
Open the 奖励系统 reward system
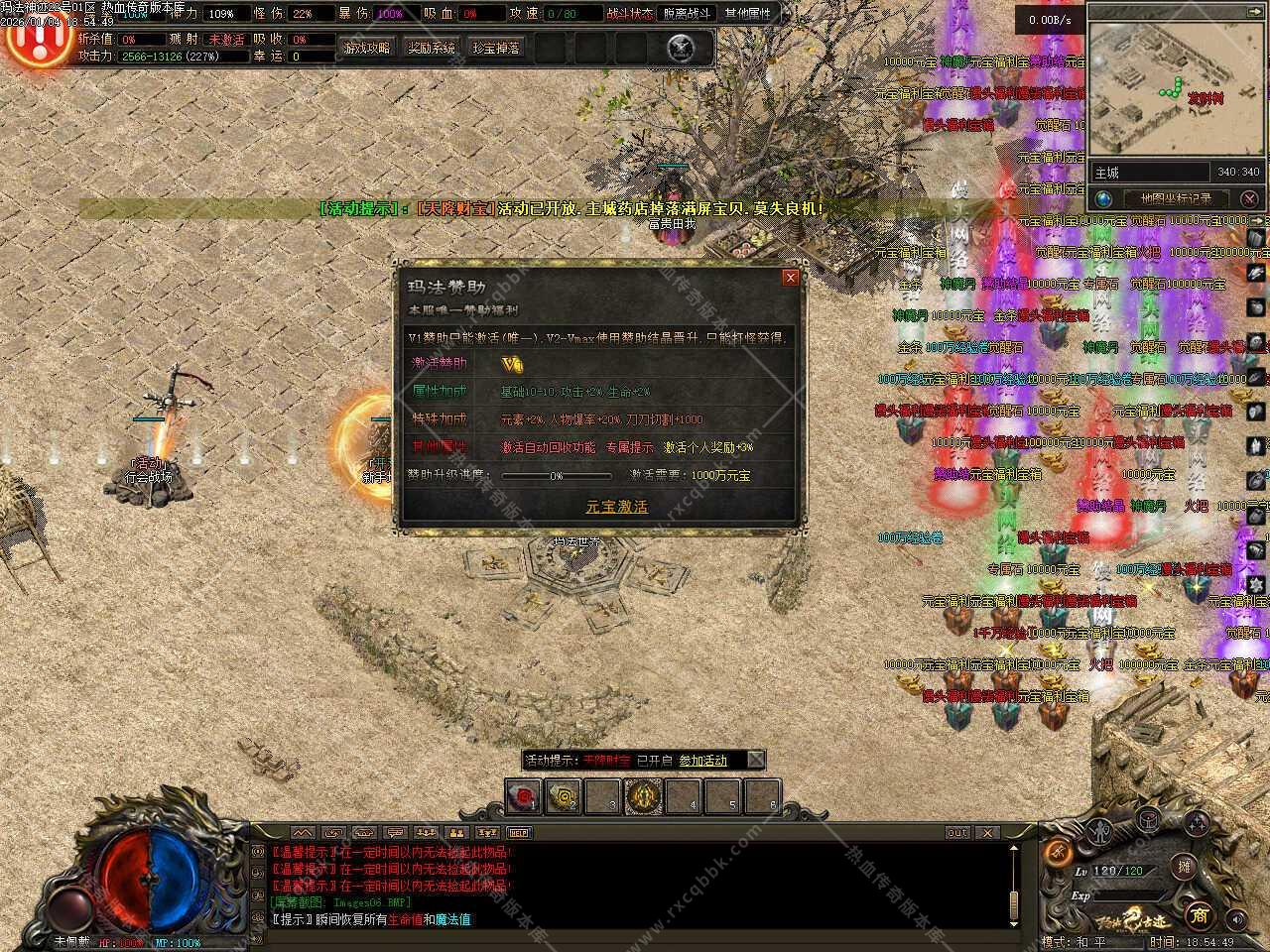432,48
